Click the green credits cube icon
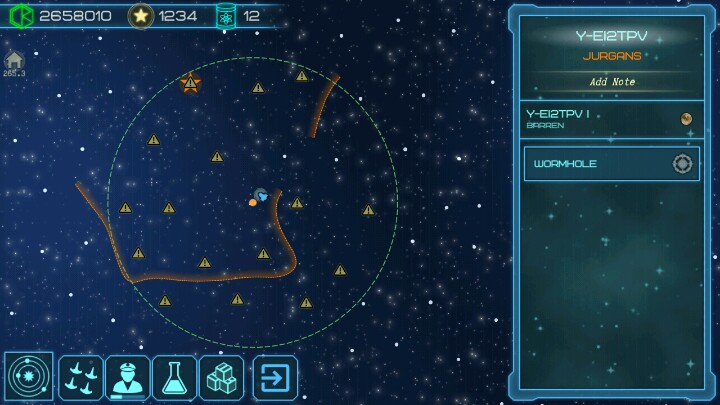The height and width of the screenshot is (405, 720). tap(21, 16)
